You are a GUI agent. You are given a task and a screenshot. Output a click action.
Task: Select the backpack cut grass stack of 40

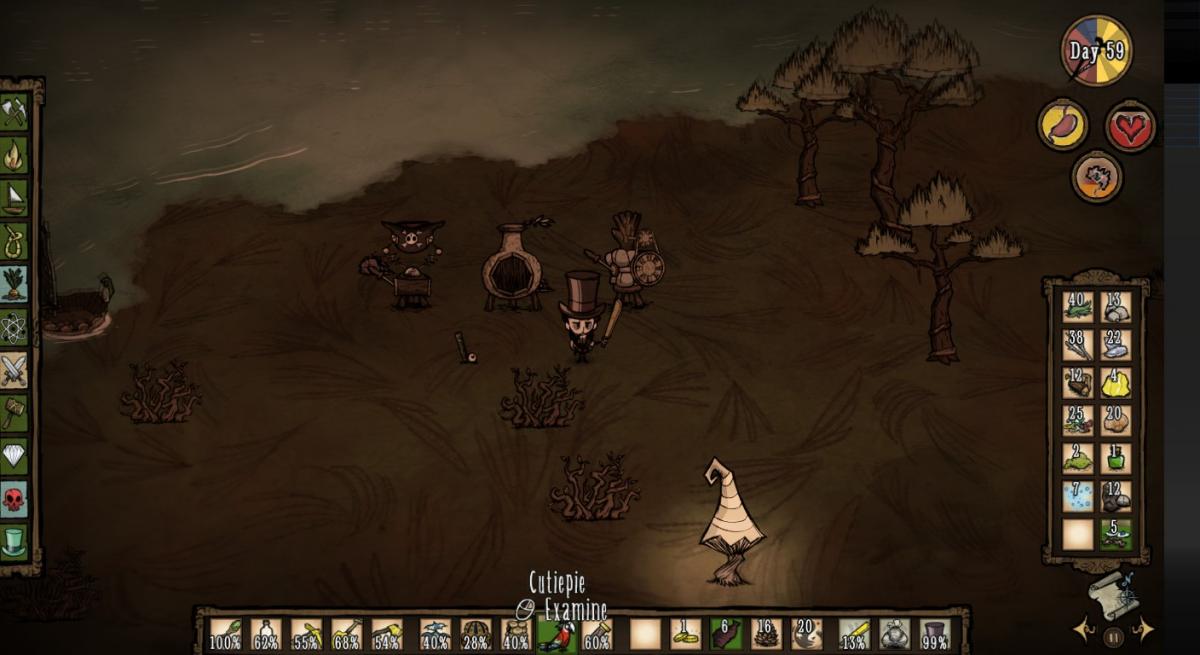pos(1078,307)
